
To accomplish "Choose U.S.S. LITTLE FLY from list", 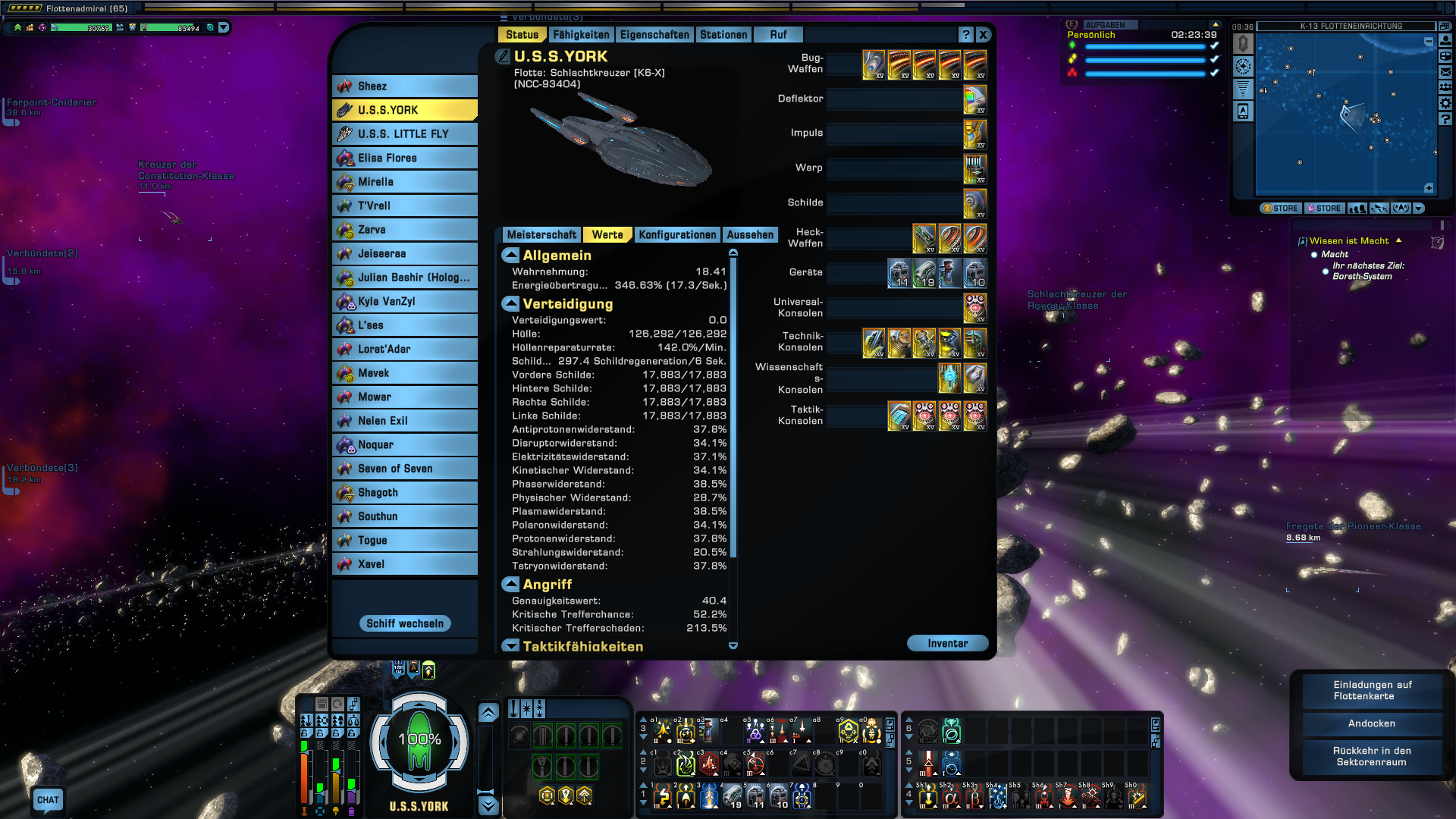I will [x=405, y=134].
